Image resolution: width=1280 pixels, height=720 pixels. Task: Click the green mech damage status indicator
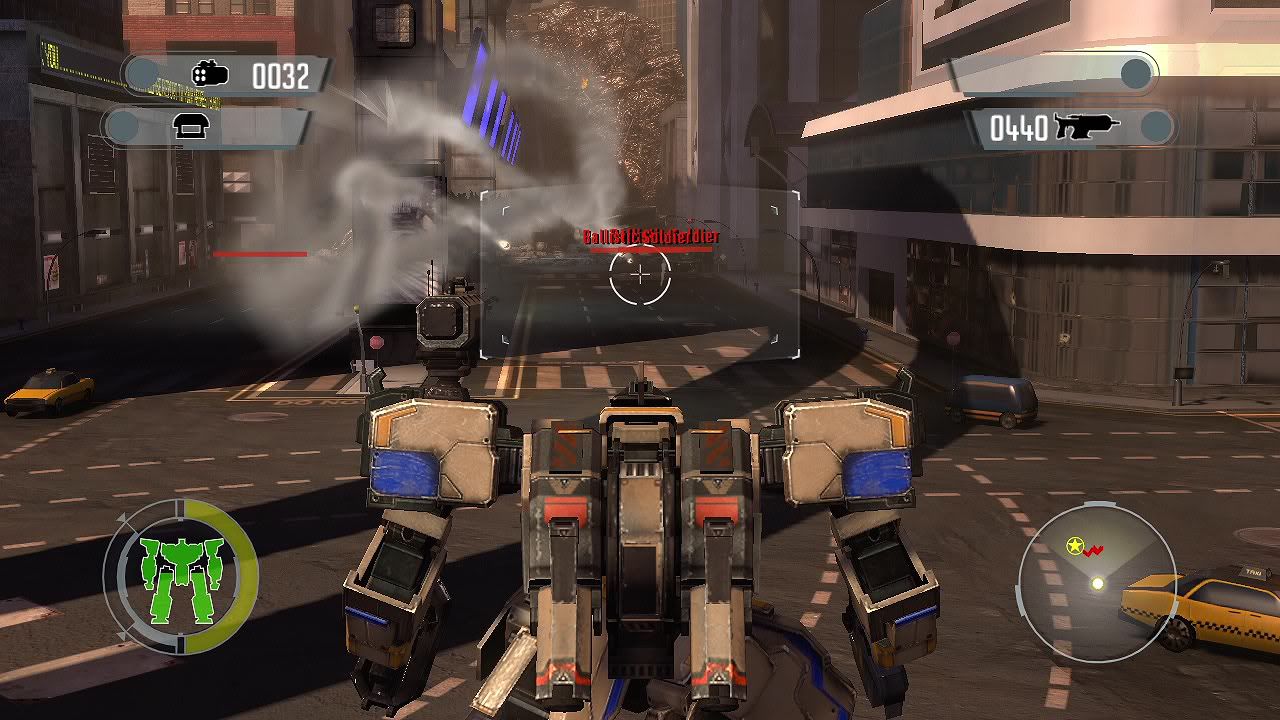pos(181,575)
